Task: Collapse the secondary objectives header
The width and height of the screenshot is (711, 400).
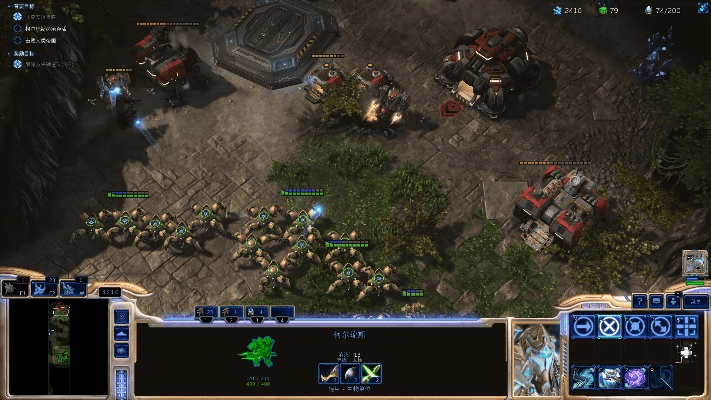Action: [17, 53]
